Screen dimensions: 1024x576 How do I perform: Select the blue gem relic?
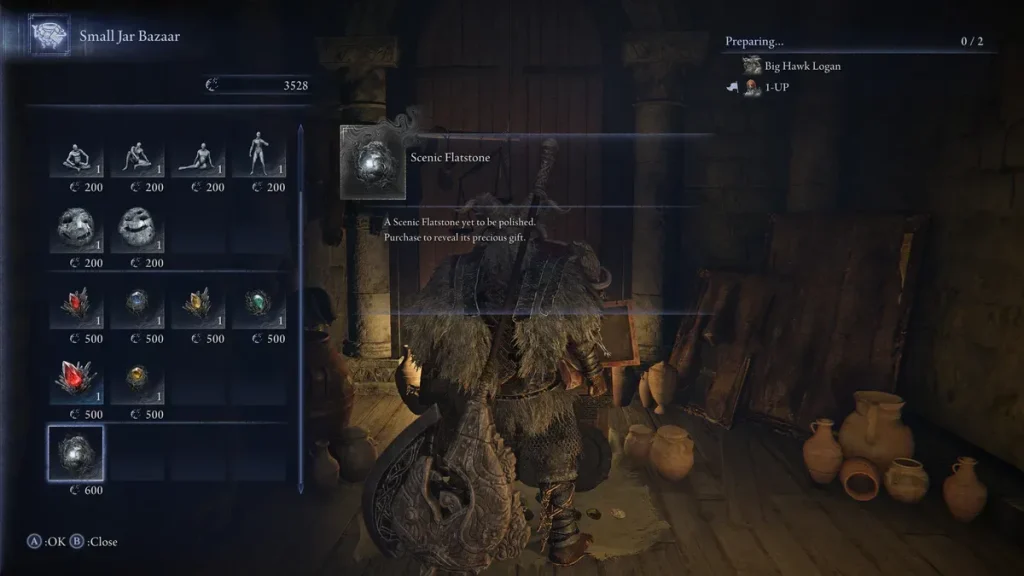coord(138,306)
